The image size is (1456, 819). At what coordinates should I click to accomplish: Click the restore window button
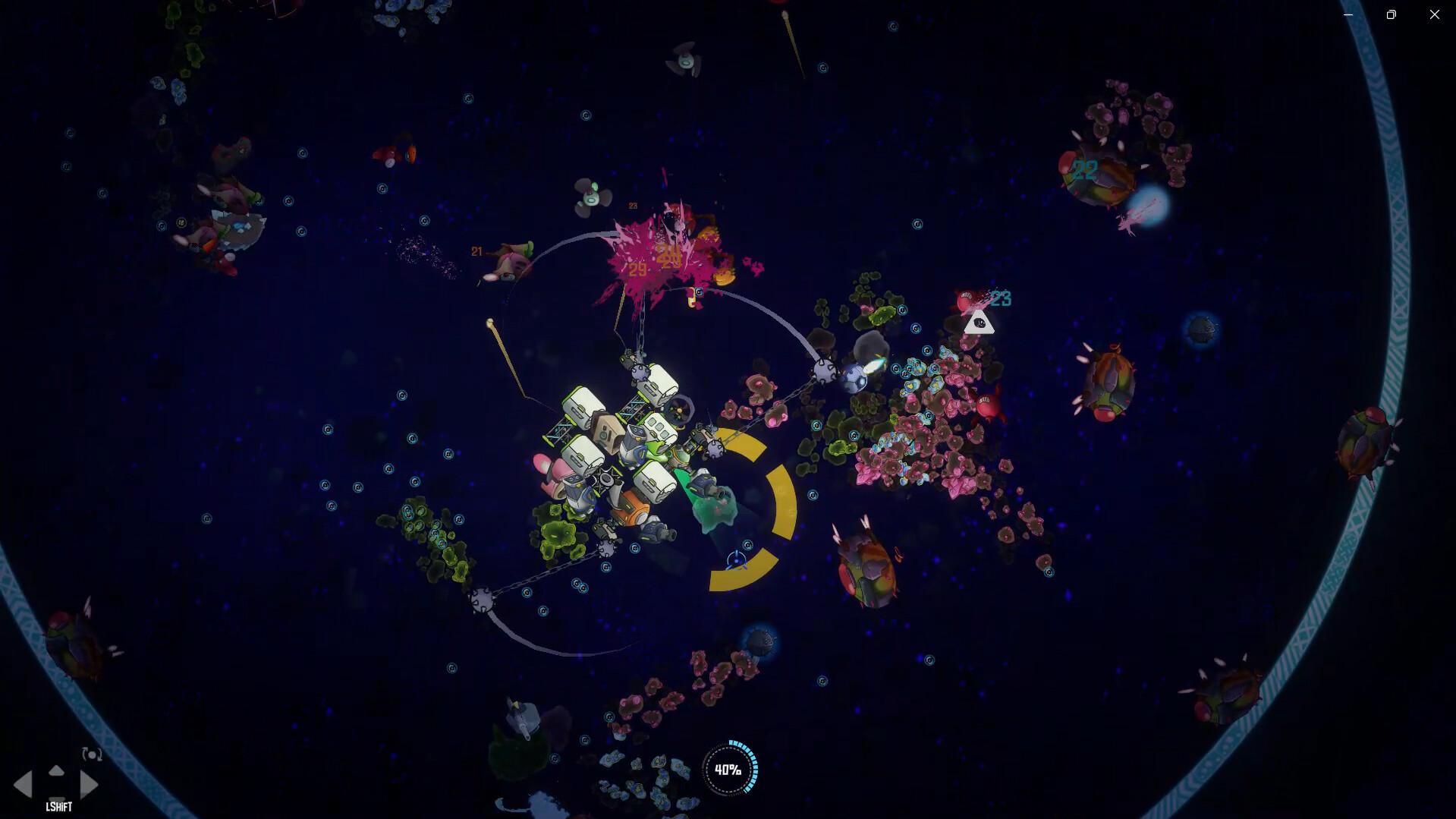point(1391,14)
